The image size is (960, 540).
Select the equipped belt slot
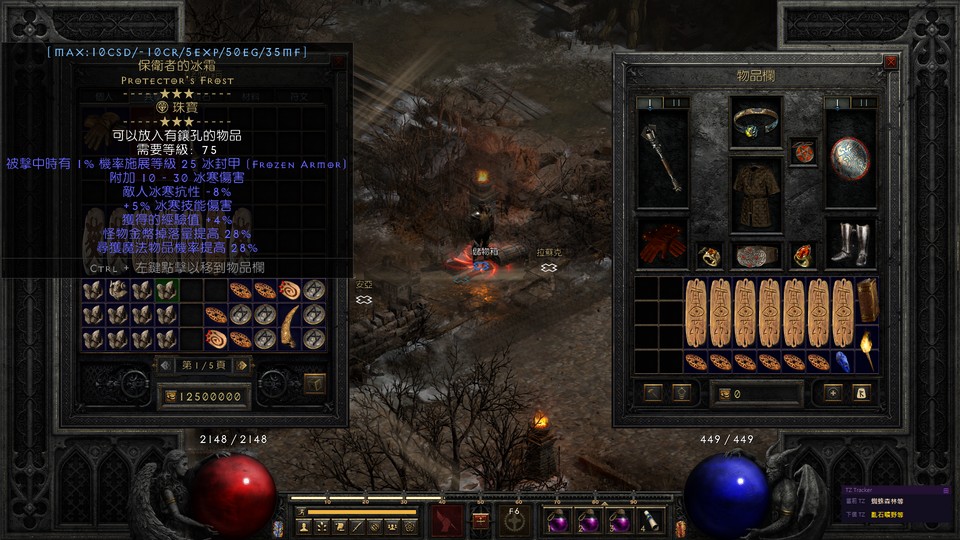[756, 256]
